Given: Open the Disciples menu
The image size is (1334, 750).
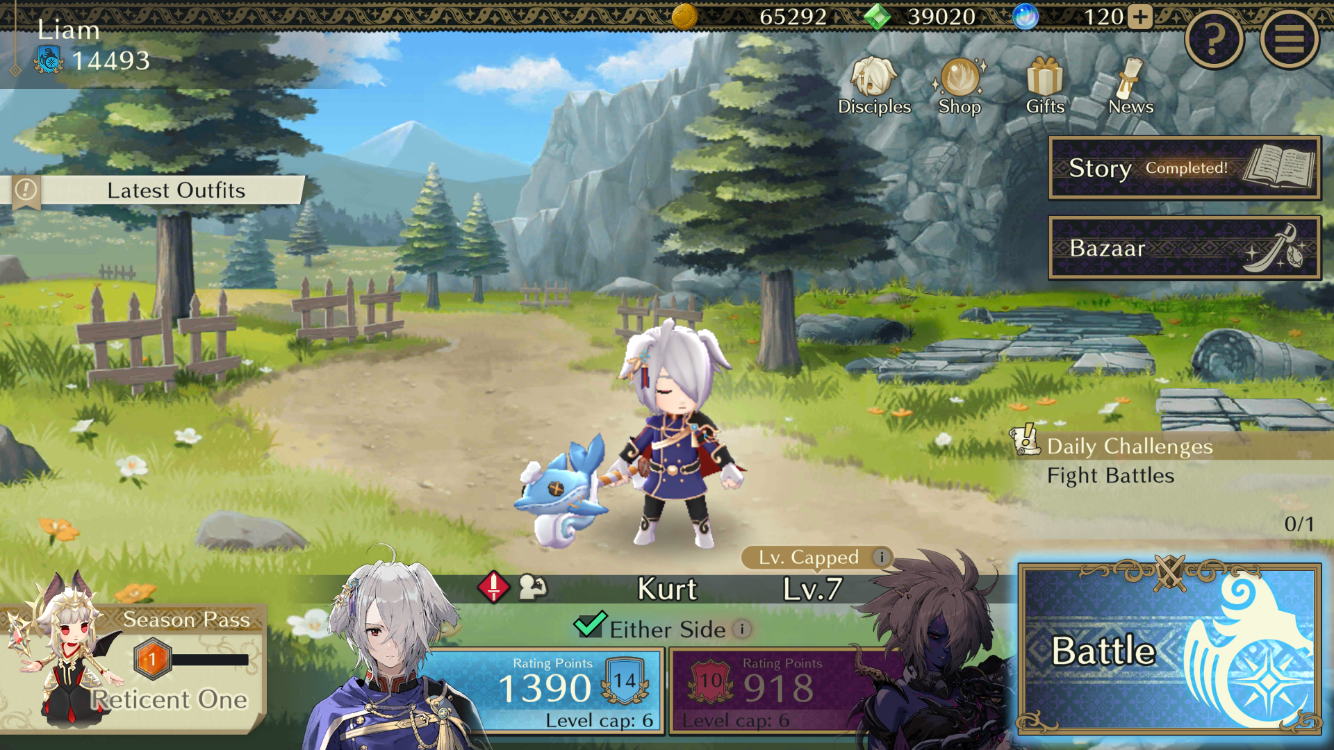Looking at the screenshot, I should [874, 86].
